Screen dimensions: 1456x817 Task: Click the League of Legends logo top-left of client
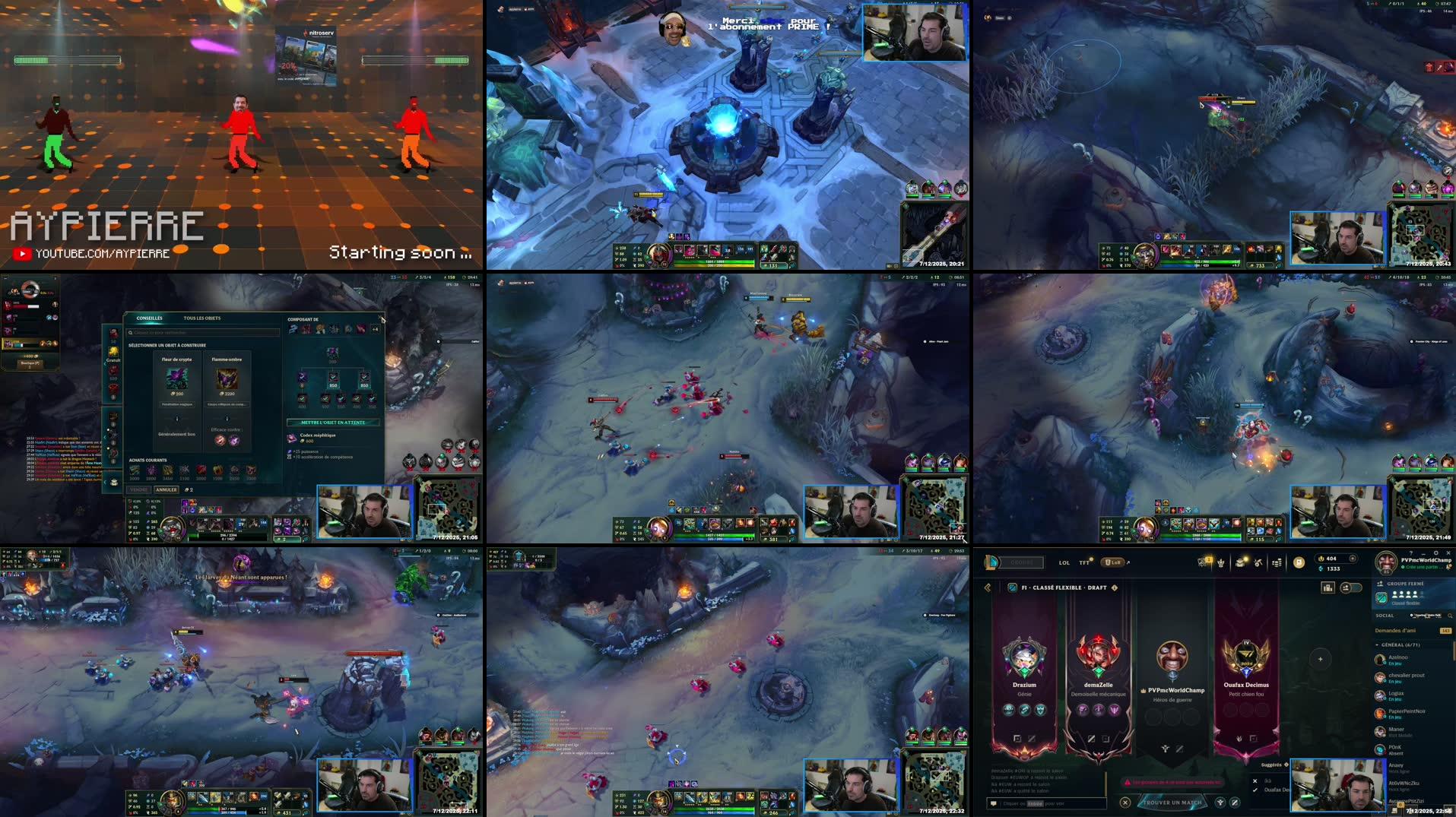[x=989, y=562]
